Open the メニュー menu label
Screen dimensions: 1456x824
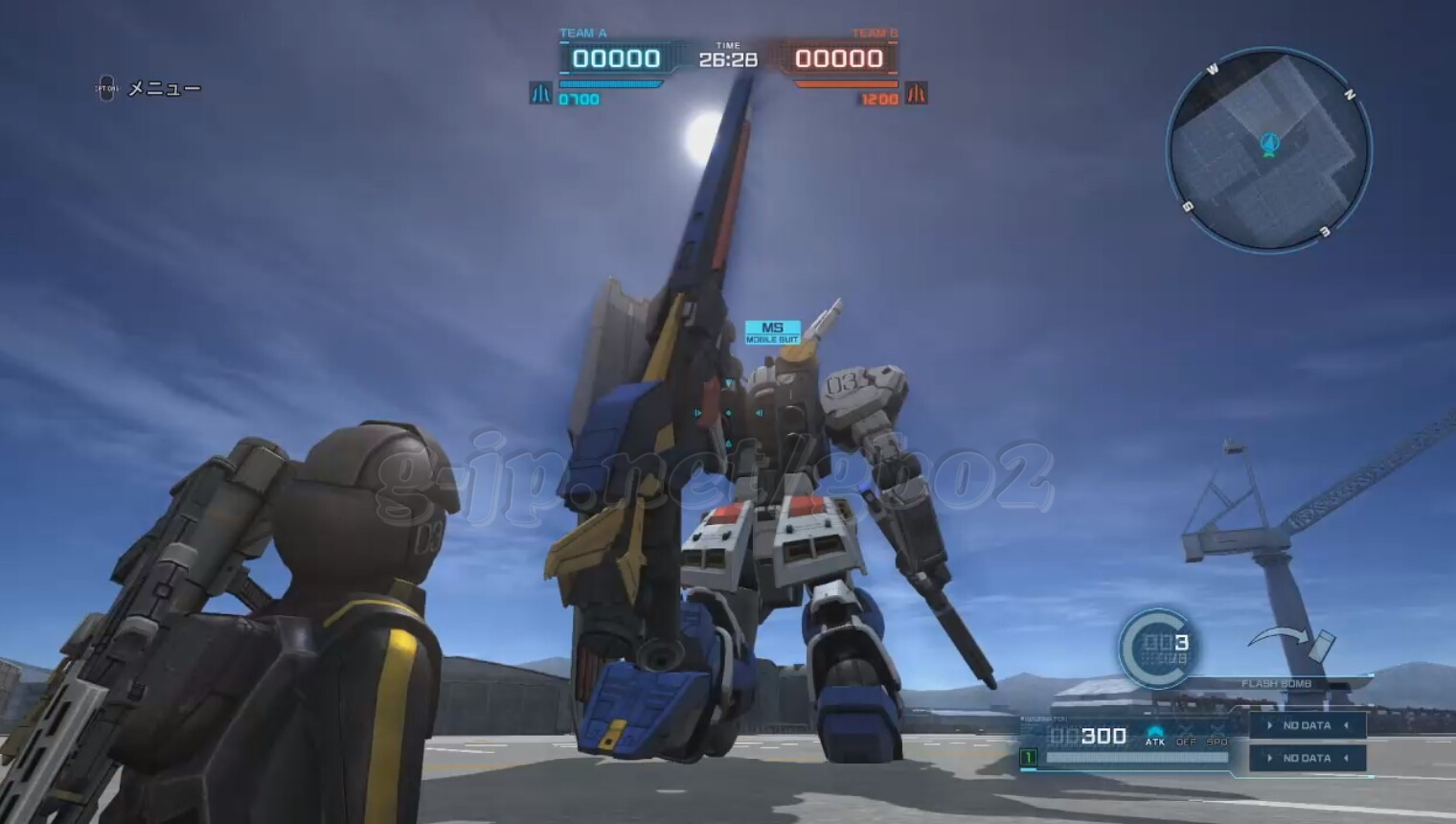[164, 89]
